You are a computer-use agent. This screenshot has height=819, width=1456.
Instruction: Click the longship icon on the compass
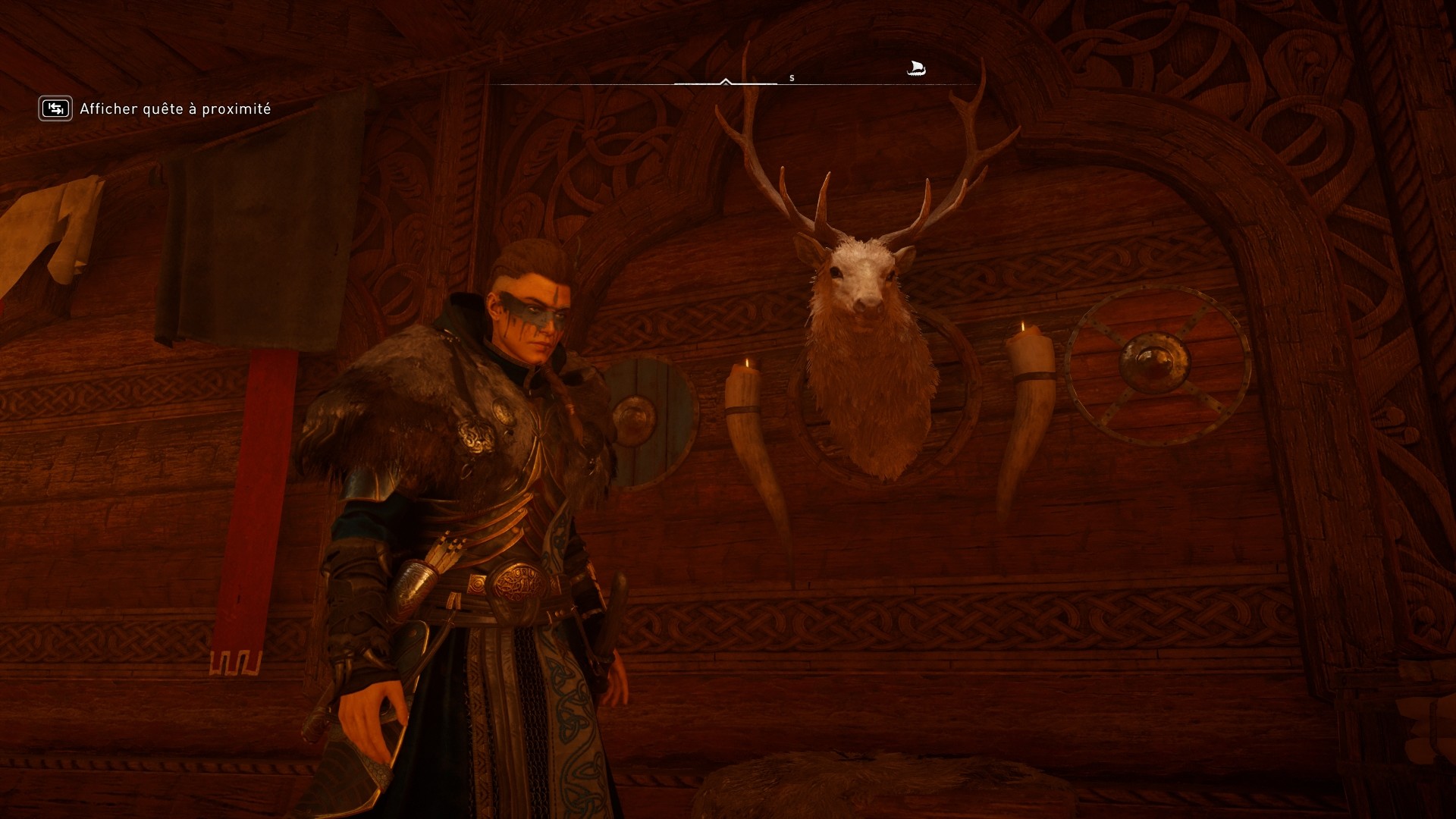click(915, 69)
